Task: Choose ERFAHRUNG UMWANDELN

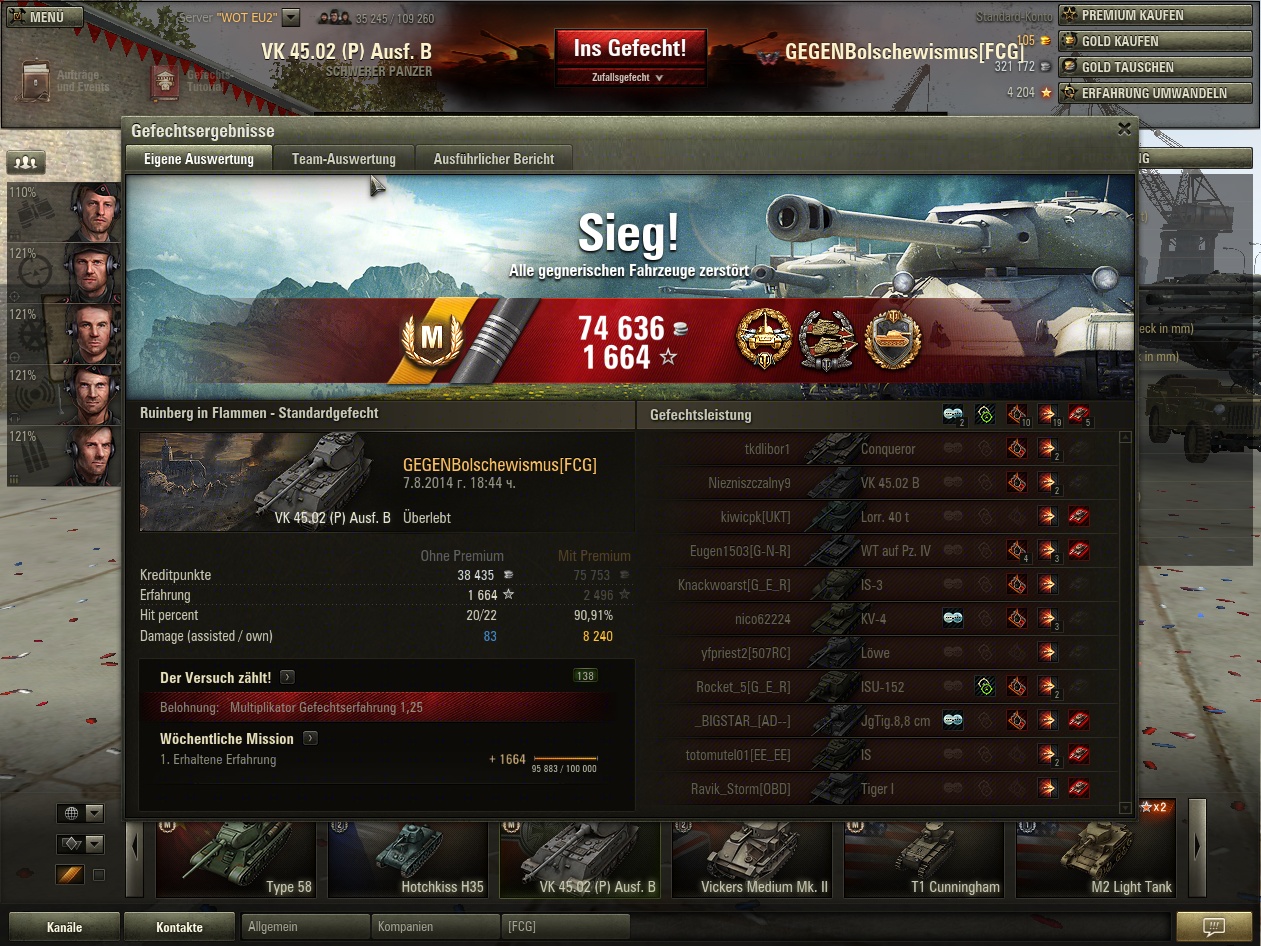Action: point(1156,93)
